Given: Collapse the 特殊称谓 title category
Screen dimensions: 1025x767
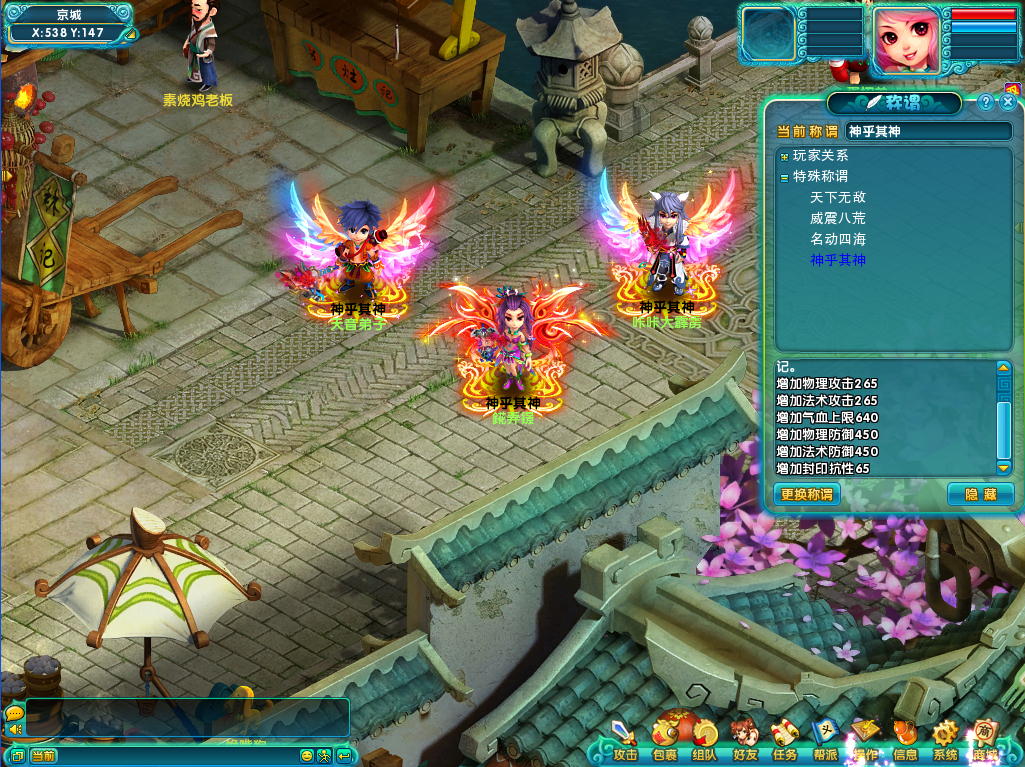Looking at the screenshot, I should (x=784, y=177).
